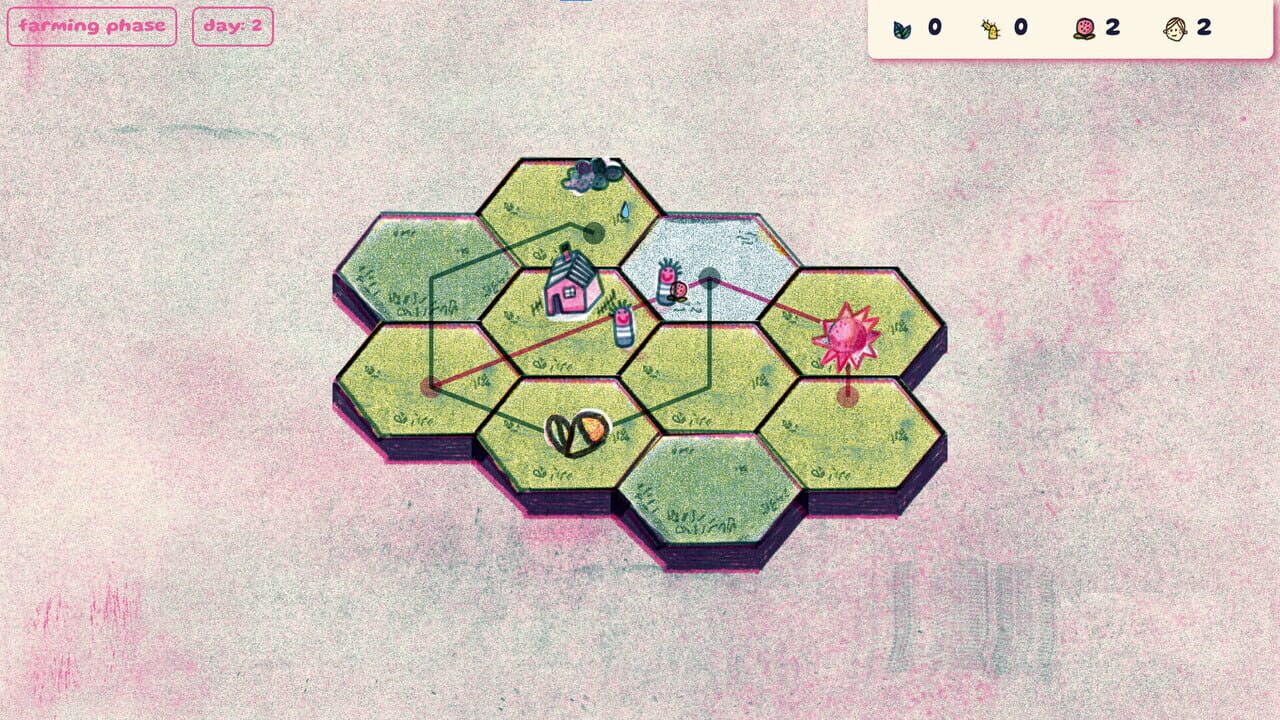Click the leaf resource icon in the counter bar
The width and height of the screenshot is (1280, 720).
pyautogui.click(x=900, y=28)
